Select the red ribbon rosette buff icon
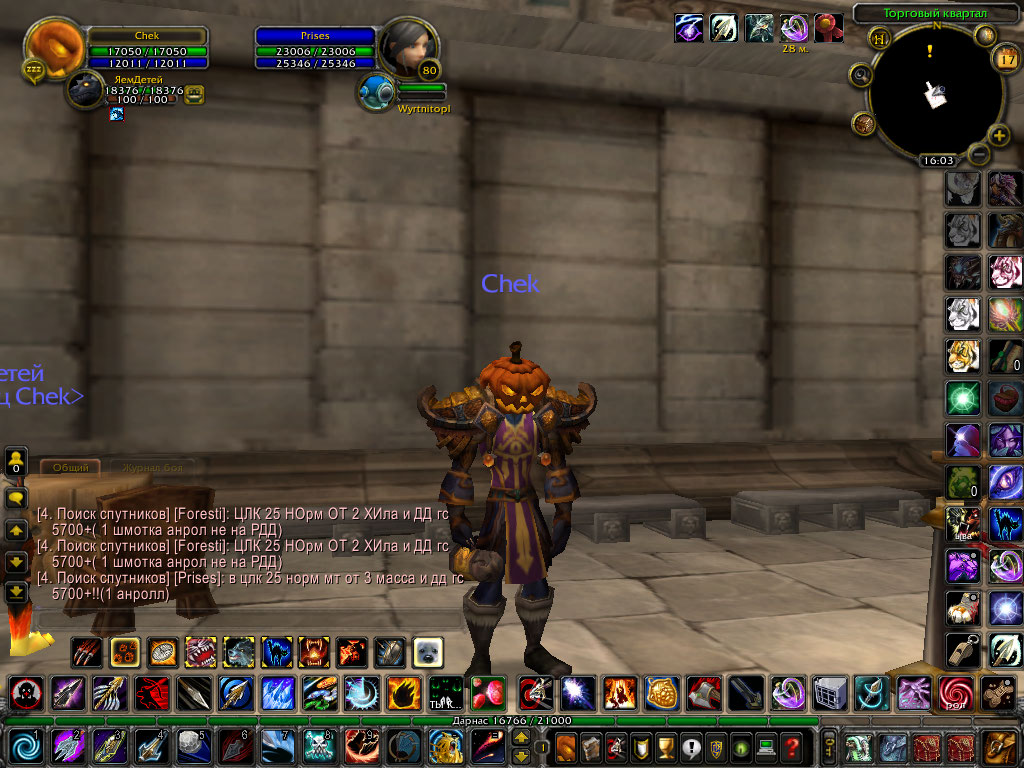The width and height of the screenshot is (1024, 768). tap(827, 27)
